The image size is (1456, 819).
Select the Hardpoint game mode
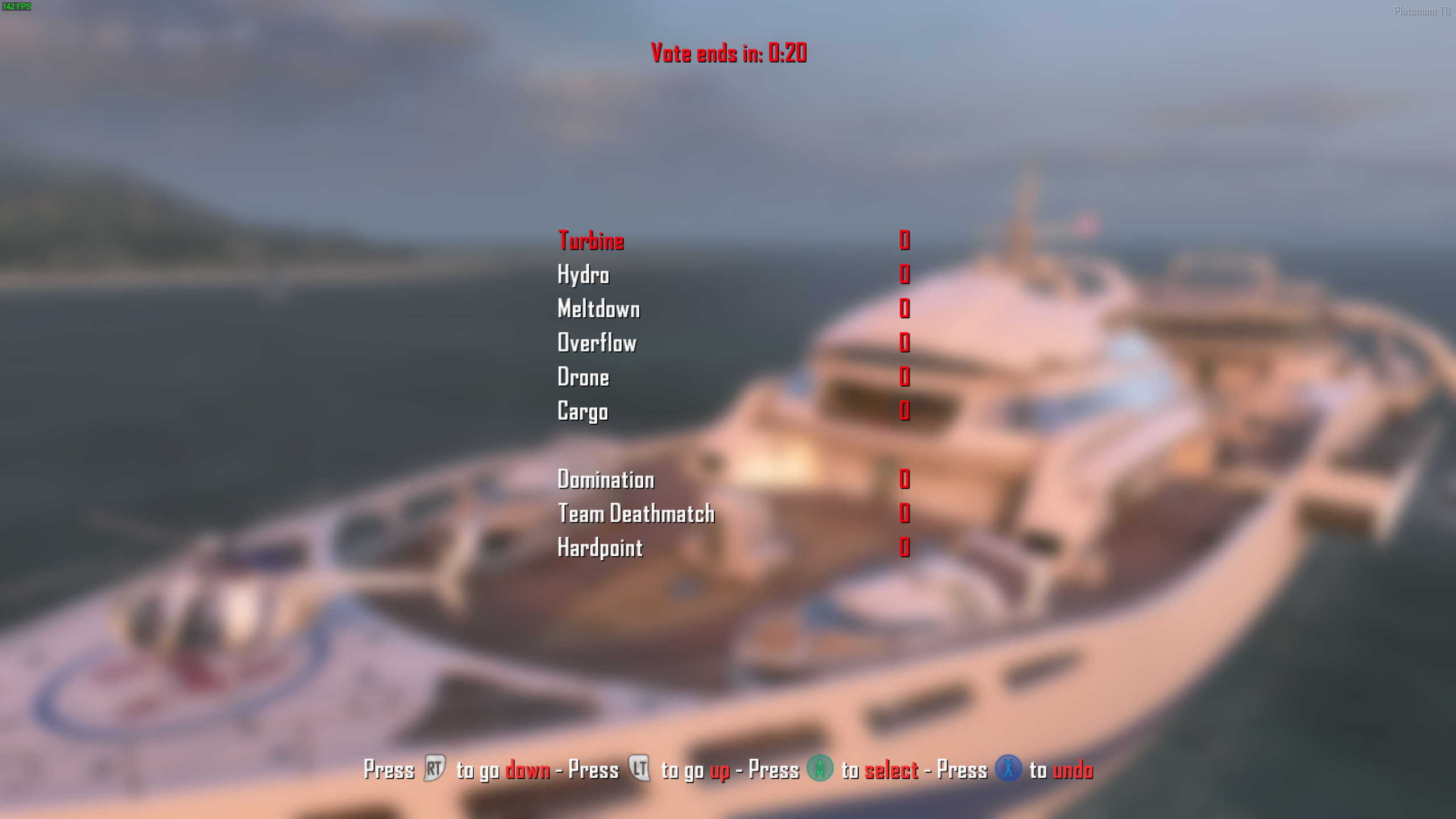[x=600, y=548]
